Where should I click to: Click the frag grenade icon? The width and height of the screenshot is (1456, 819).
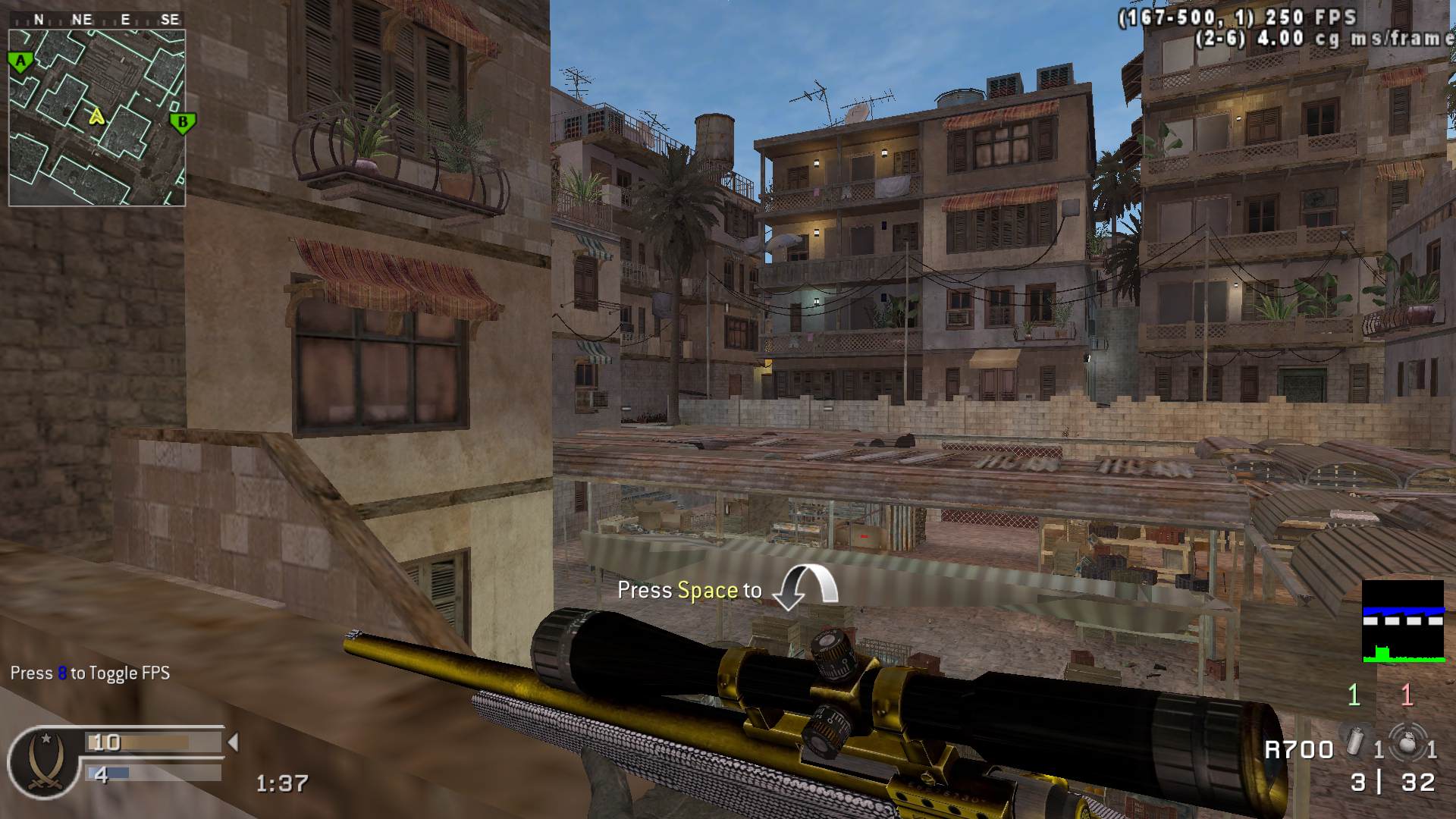pyautogui.click(x=1407, y=742)
